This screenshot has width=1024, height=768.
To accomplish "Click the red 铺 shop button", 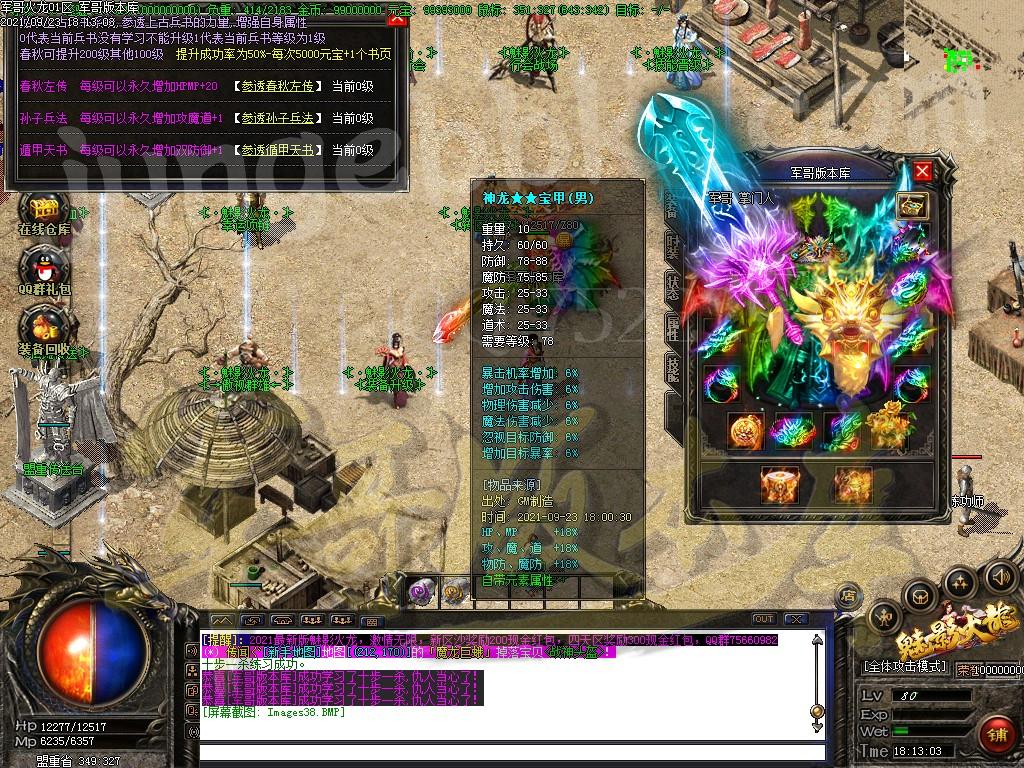I will [996, 736].
